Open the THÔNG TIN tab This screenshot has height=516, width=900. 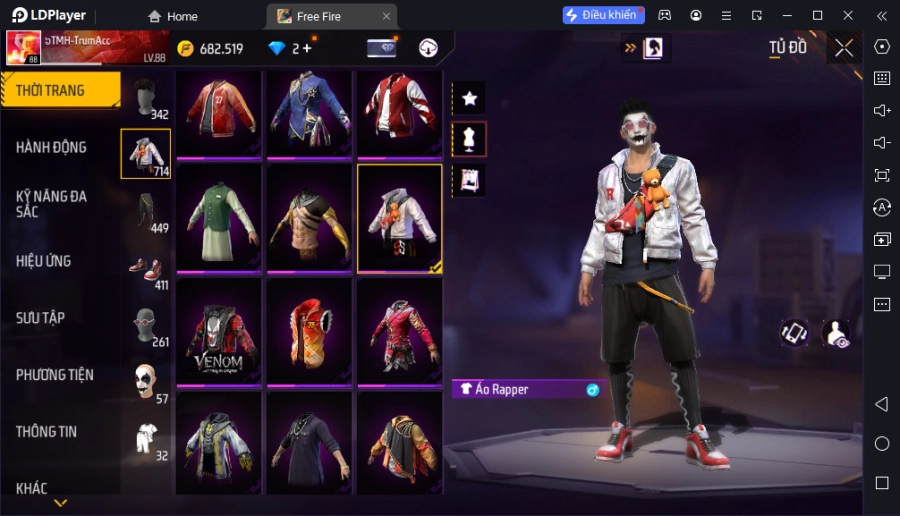tap(47, 432)
